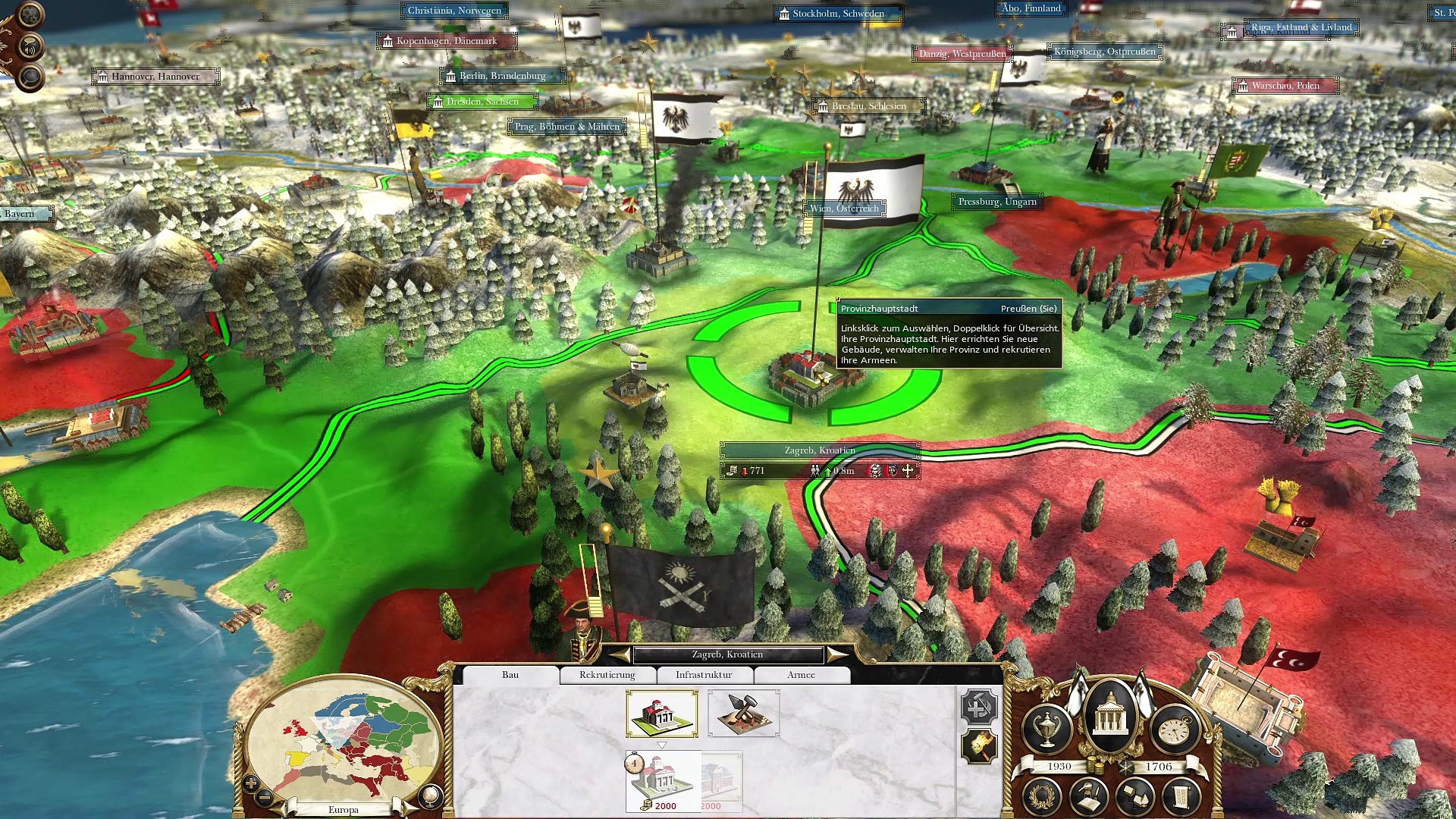1456x819 pixels.
Task: Click the repair button with hammer and plus
Action: point(978,707)
